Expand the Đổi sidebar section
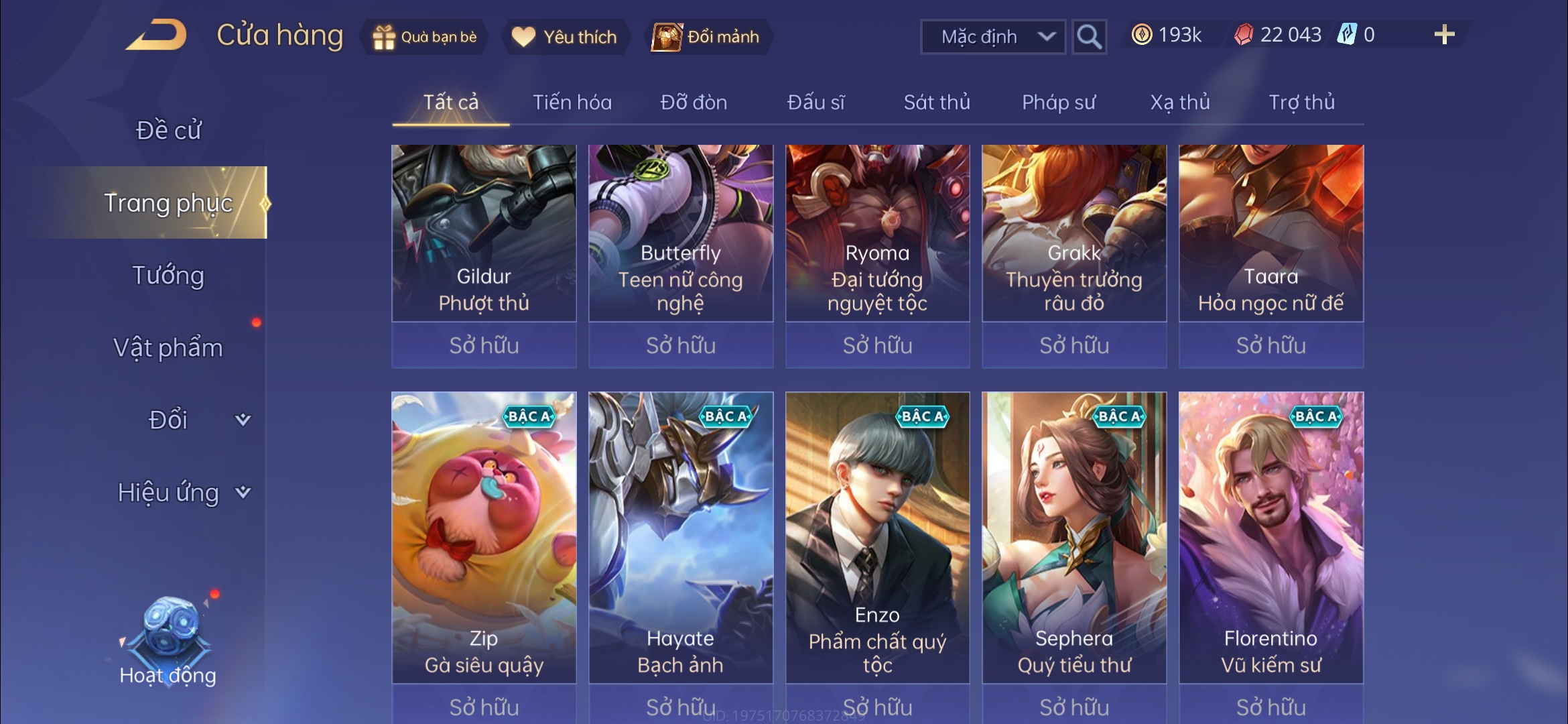The image size is (1568, 724). (x=168, y=419)
